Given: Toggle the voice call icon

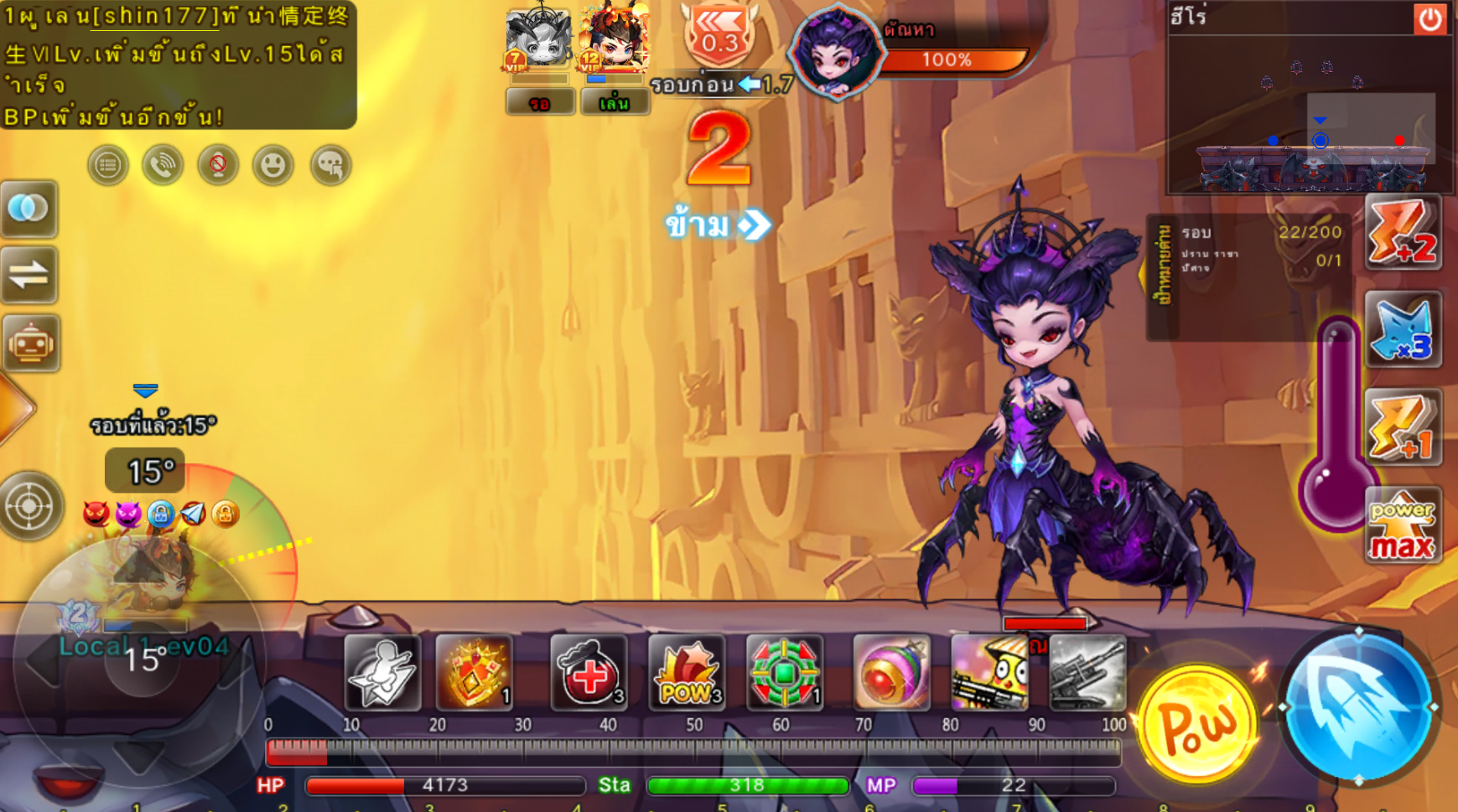Looking at the screenshot, I should pos(163,165).
